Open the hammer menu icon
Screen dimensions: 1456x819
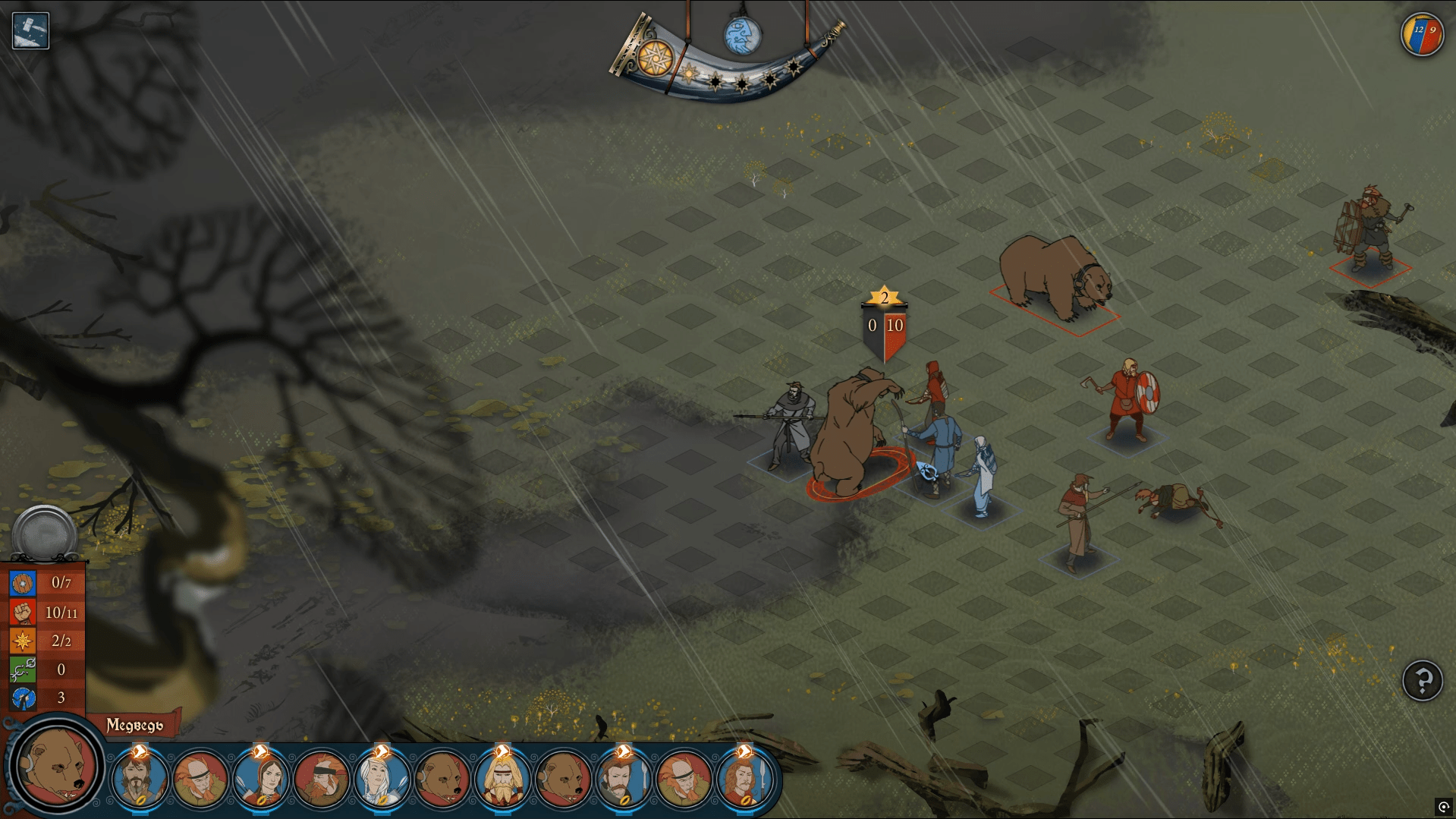30,31
